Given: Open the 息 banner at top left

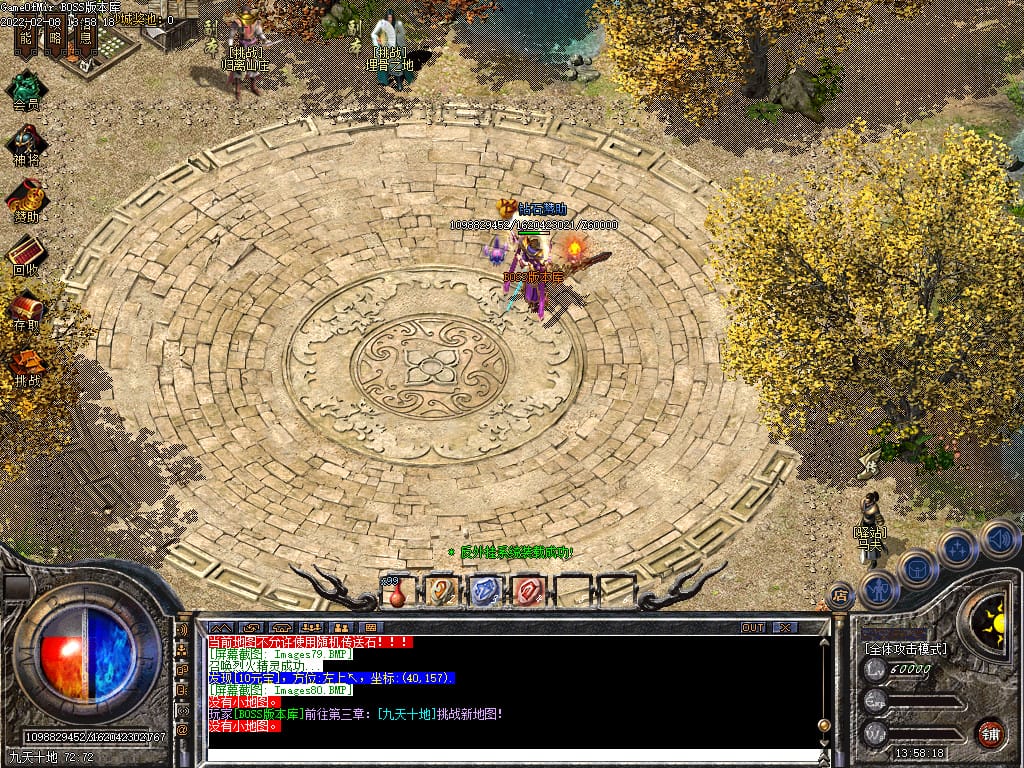Looking at the screenshot, I should pos(86,39).
